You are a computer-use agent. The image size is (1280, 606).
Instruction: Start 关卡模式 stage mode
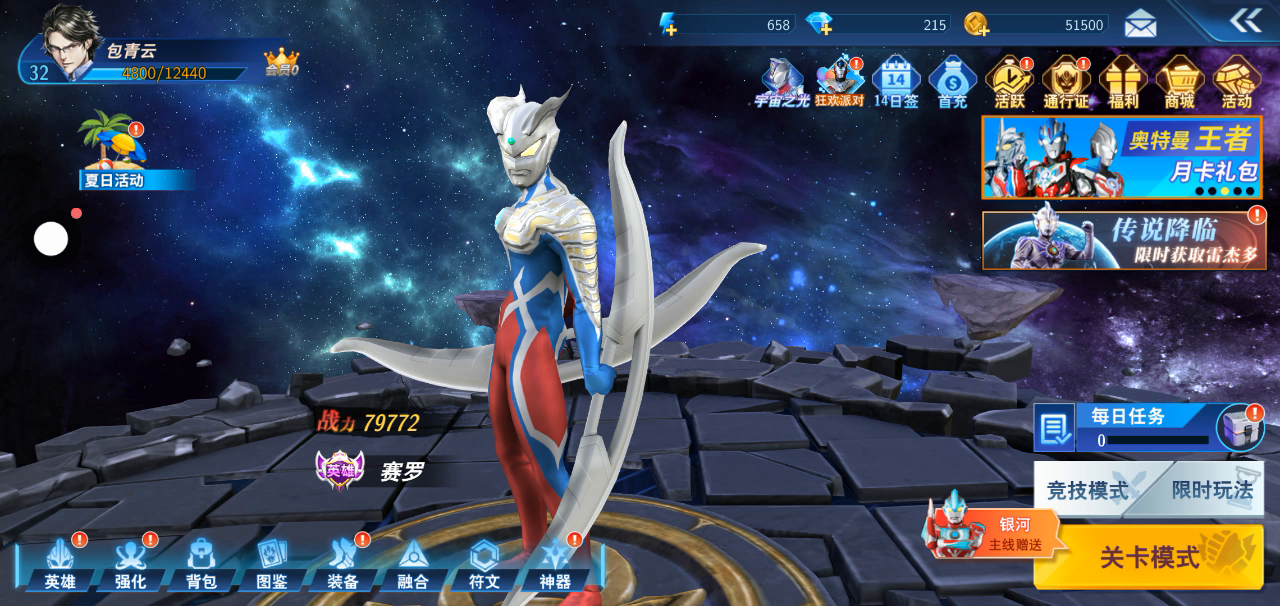(1150, 557)
